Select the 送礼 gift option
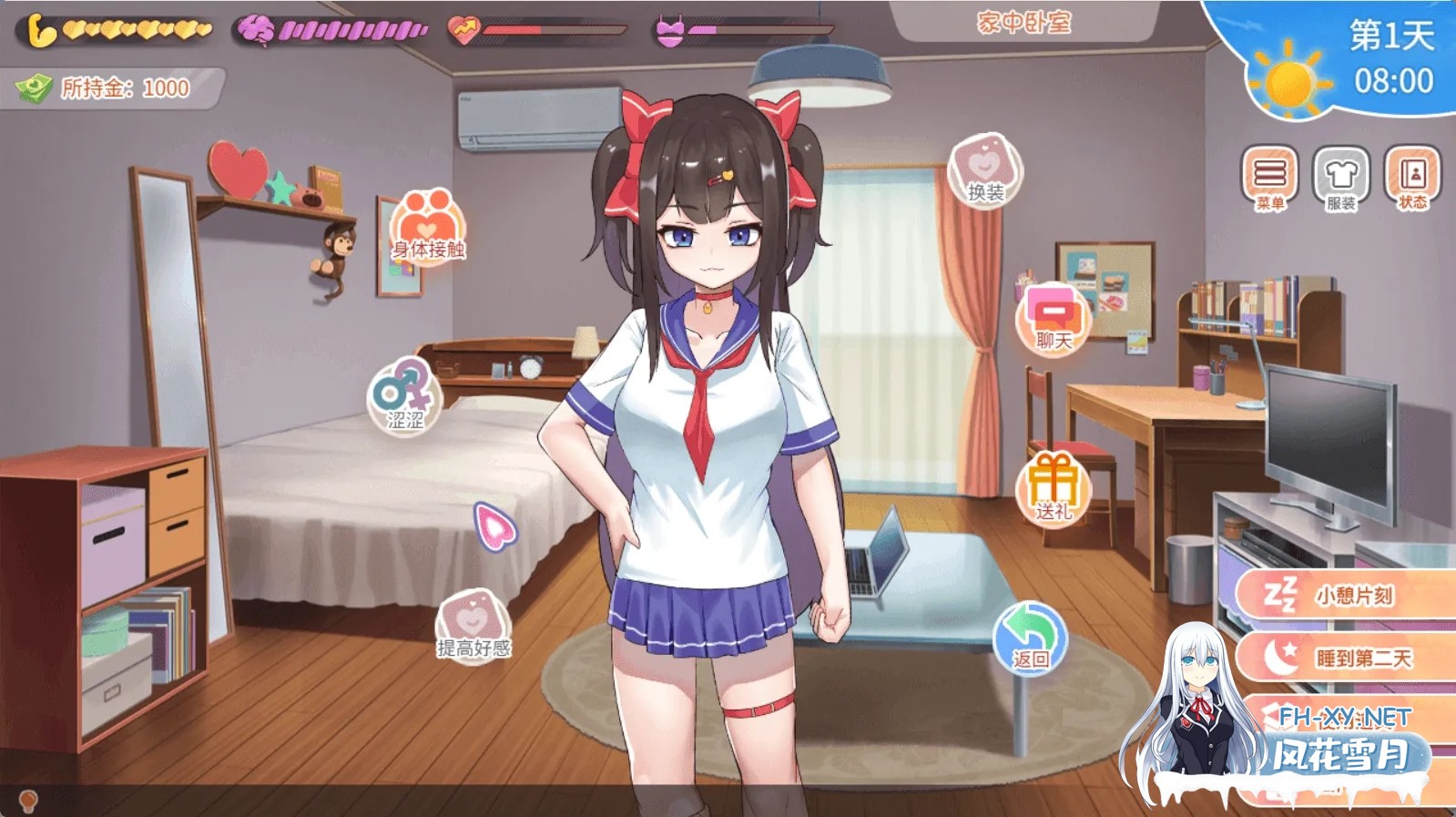1456x817 pixels. pos(1054,489)
